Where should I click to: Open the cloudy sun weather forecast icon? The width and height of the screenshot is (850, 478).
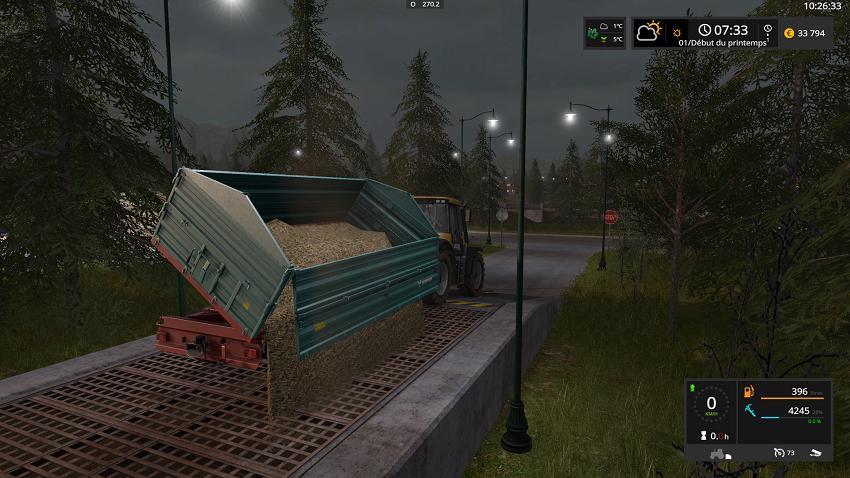(x=651, y=31)
